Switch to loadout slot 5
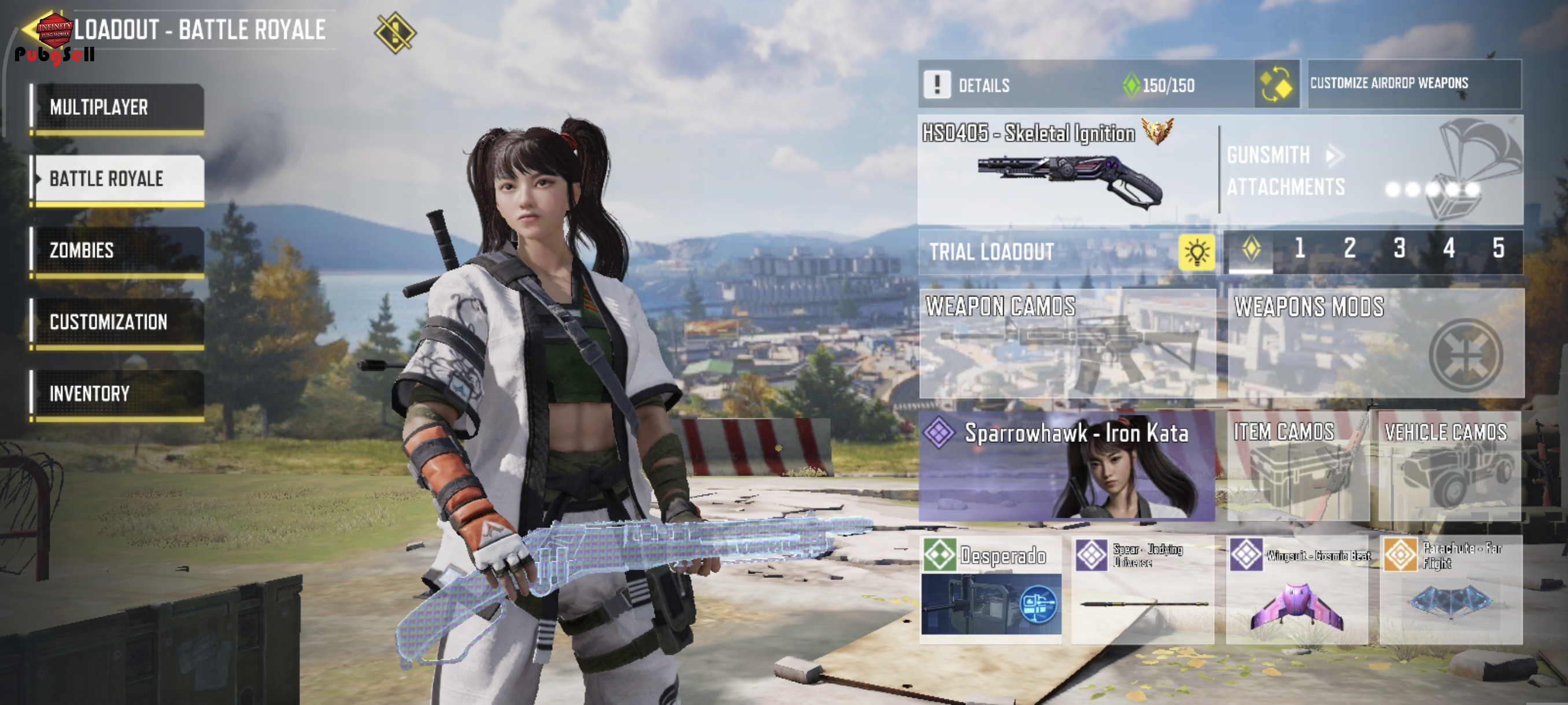Image resolution: width=1568 pixels, height=705 pixels. [x=1498, y=248]
